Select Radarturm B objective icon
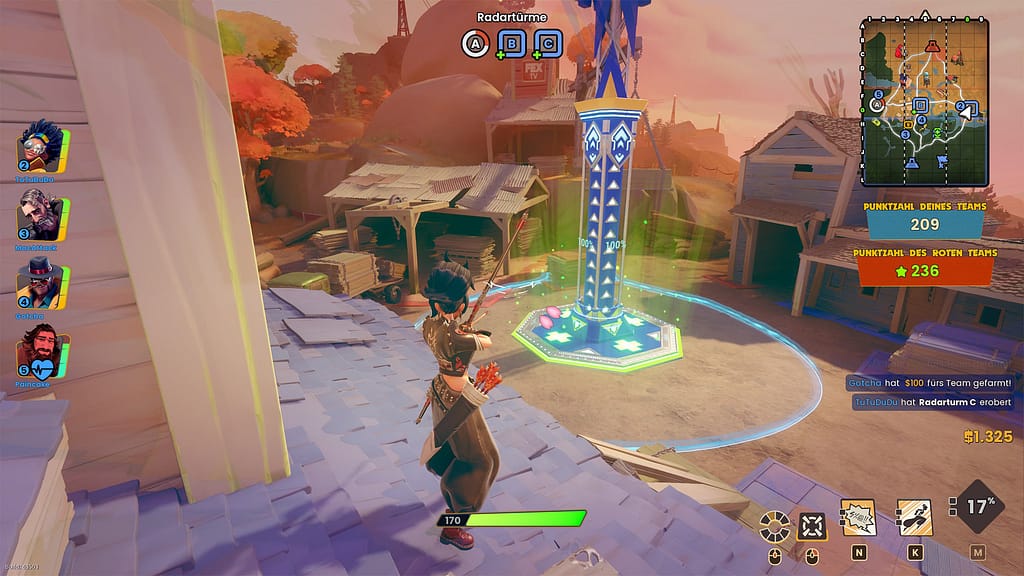This screenshot has height=576, width=1024. click(x=511, y=43)
